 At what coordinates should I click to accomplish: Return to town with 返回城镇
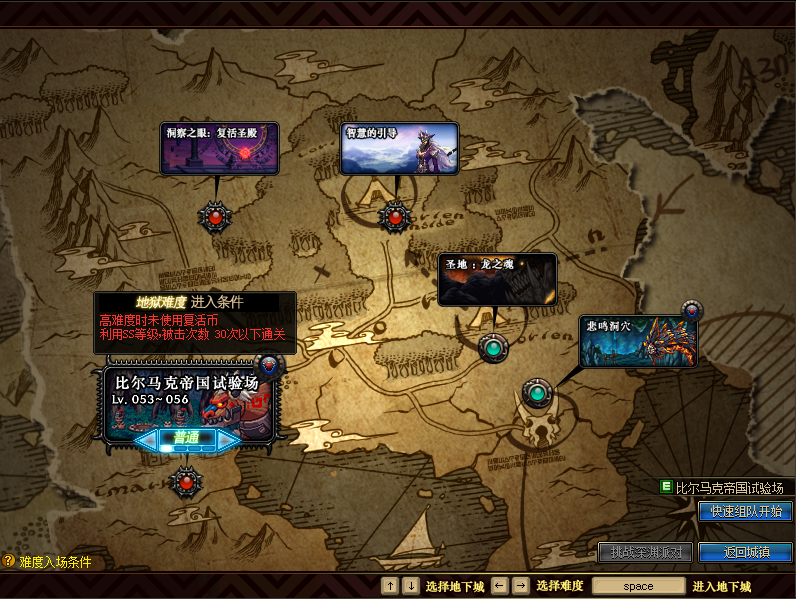point(745,552)
